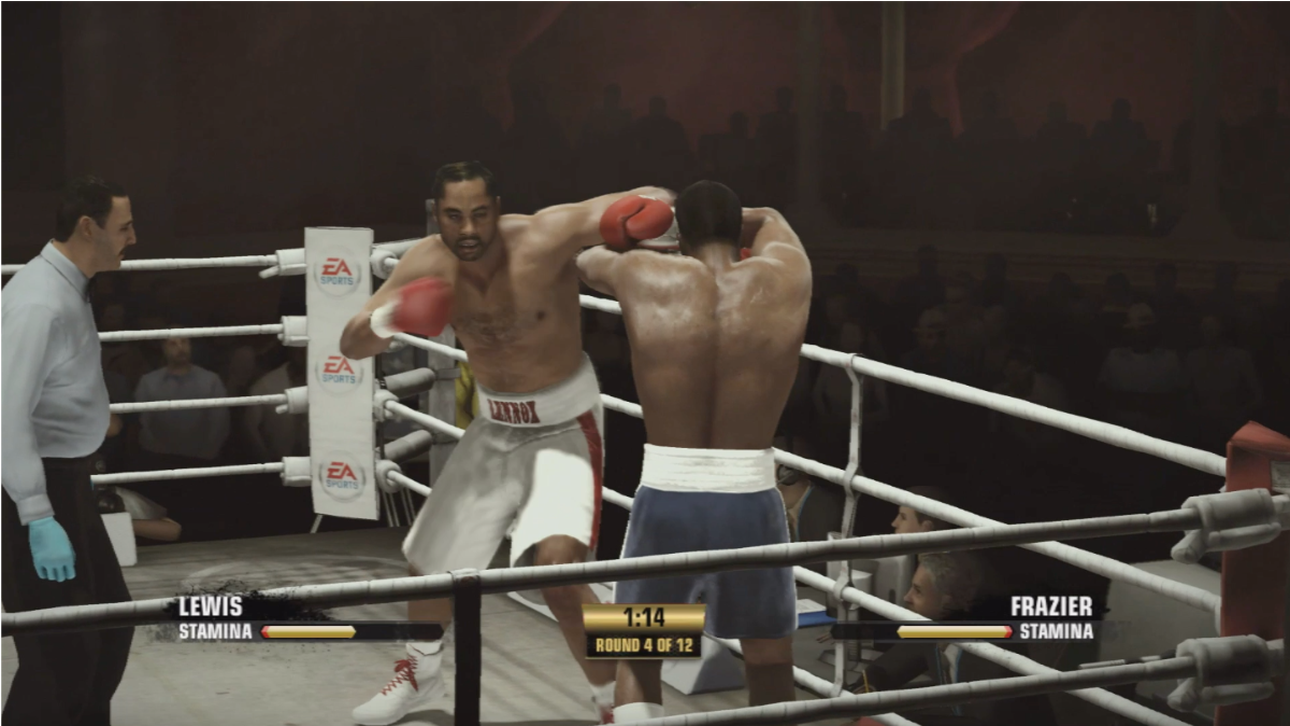Click the middle EA Sports logo on the pad
The image size is (1290, 726).
tap(338, 370)
